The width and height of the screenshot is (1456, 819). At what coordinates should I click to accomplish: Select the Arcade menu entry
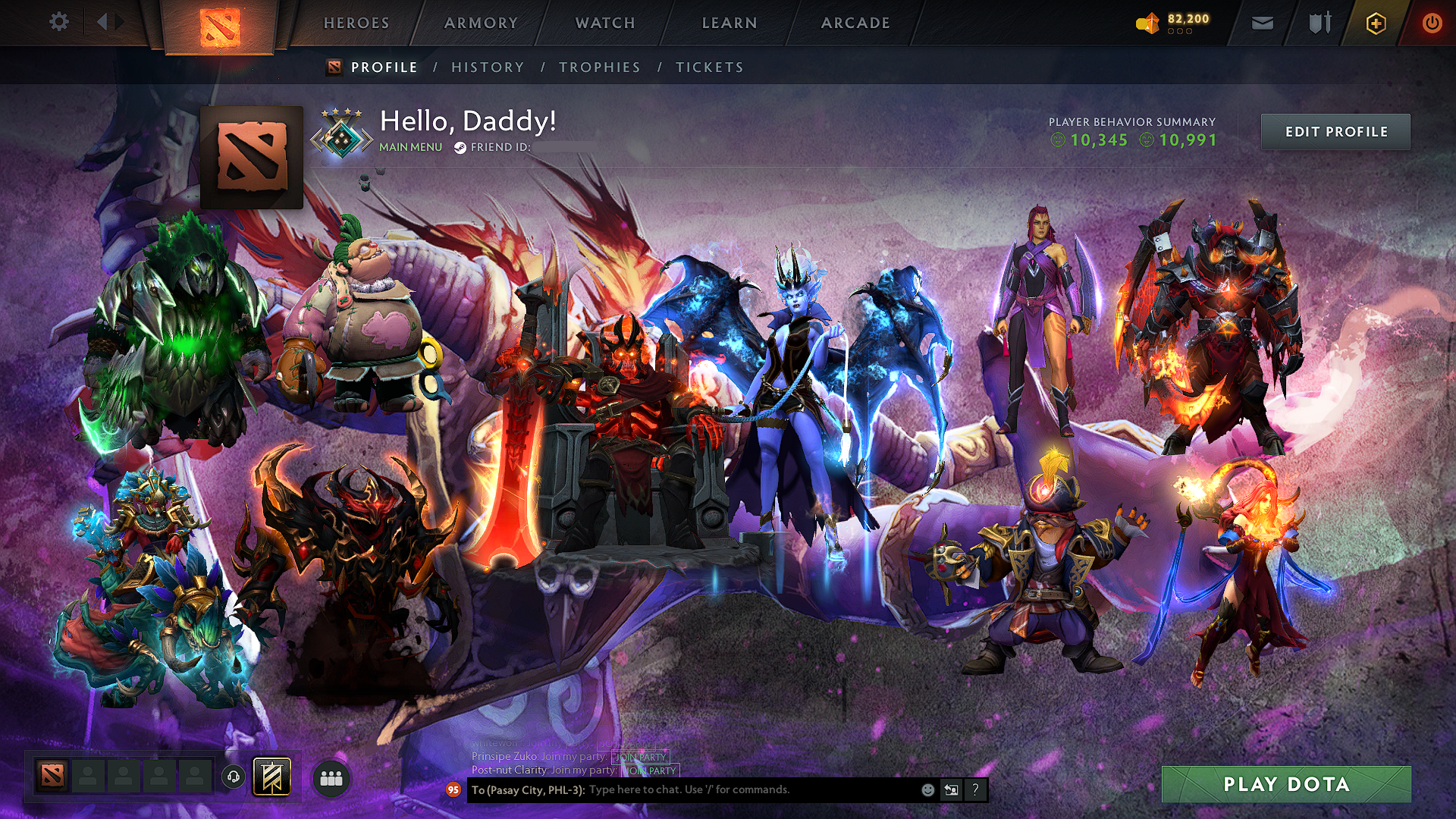(855, 23)
